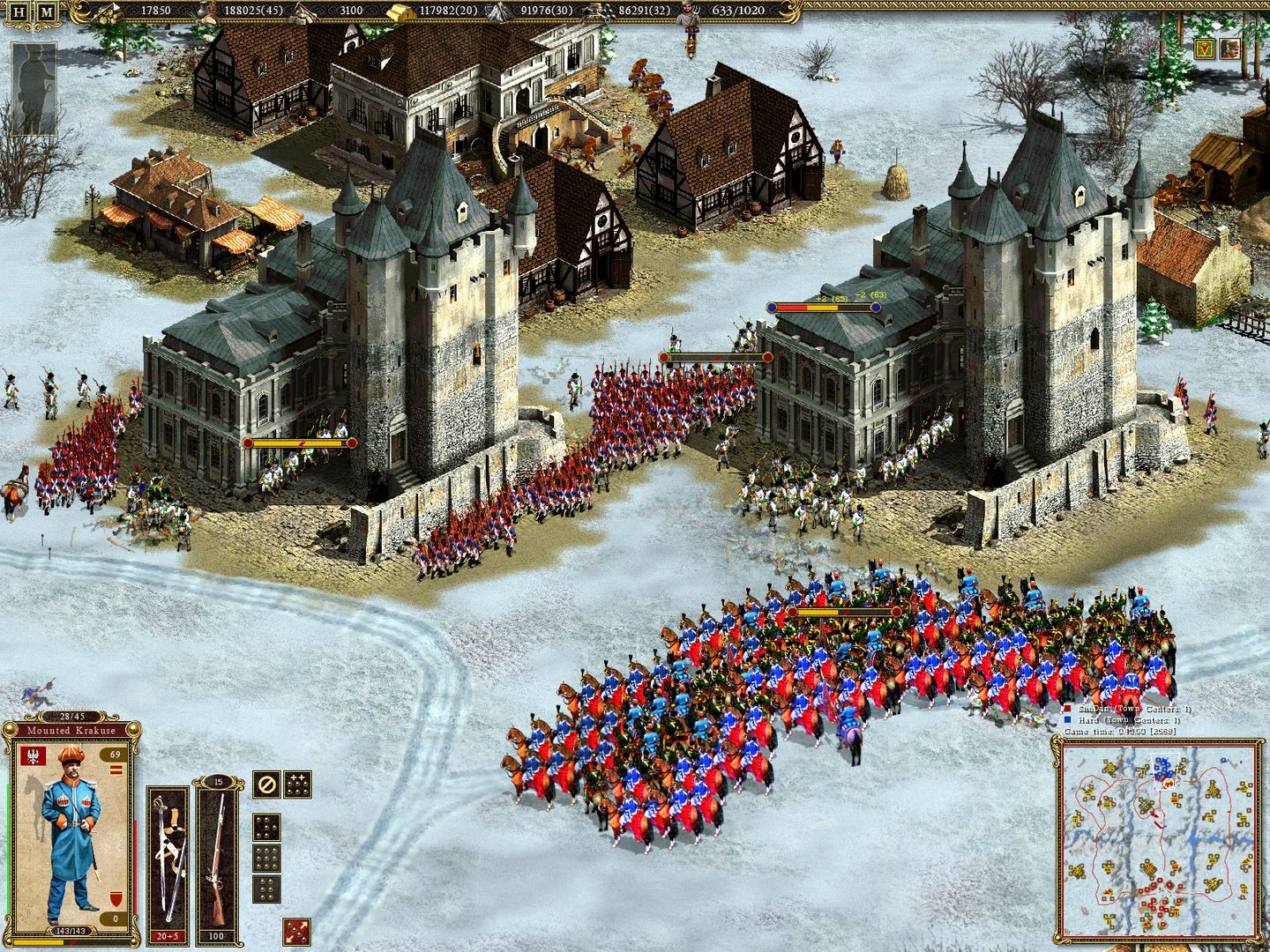Click the gold resource counter showing 117982
1270x952 pixels.
click(432, 11)
